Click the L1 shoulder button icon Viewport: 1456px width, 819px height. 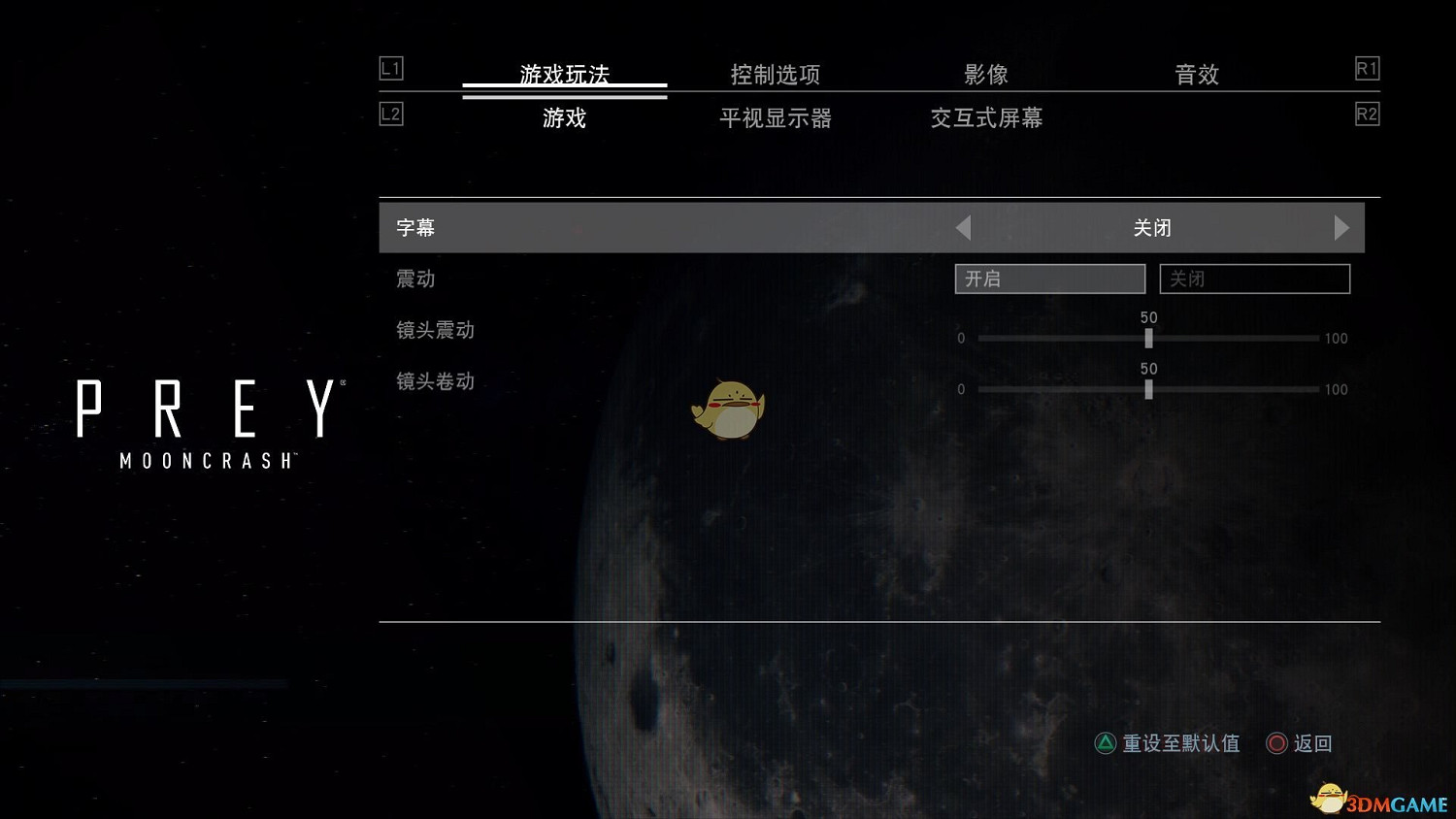(x=391, y=69)
